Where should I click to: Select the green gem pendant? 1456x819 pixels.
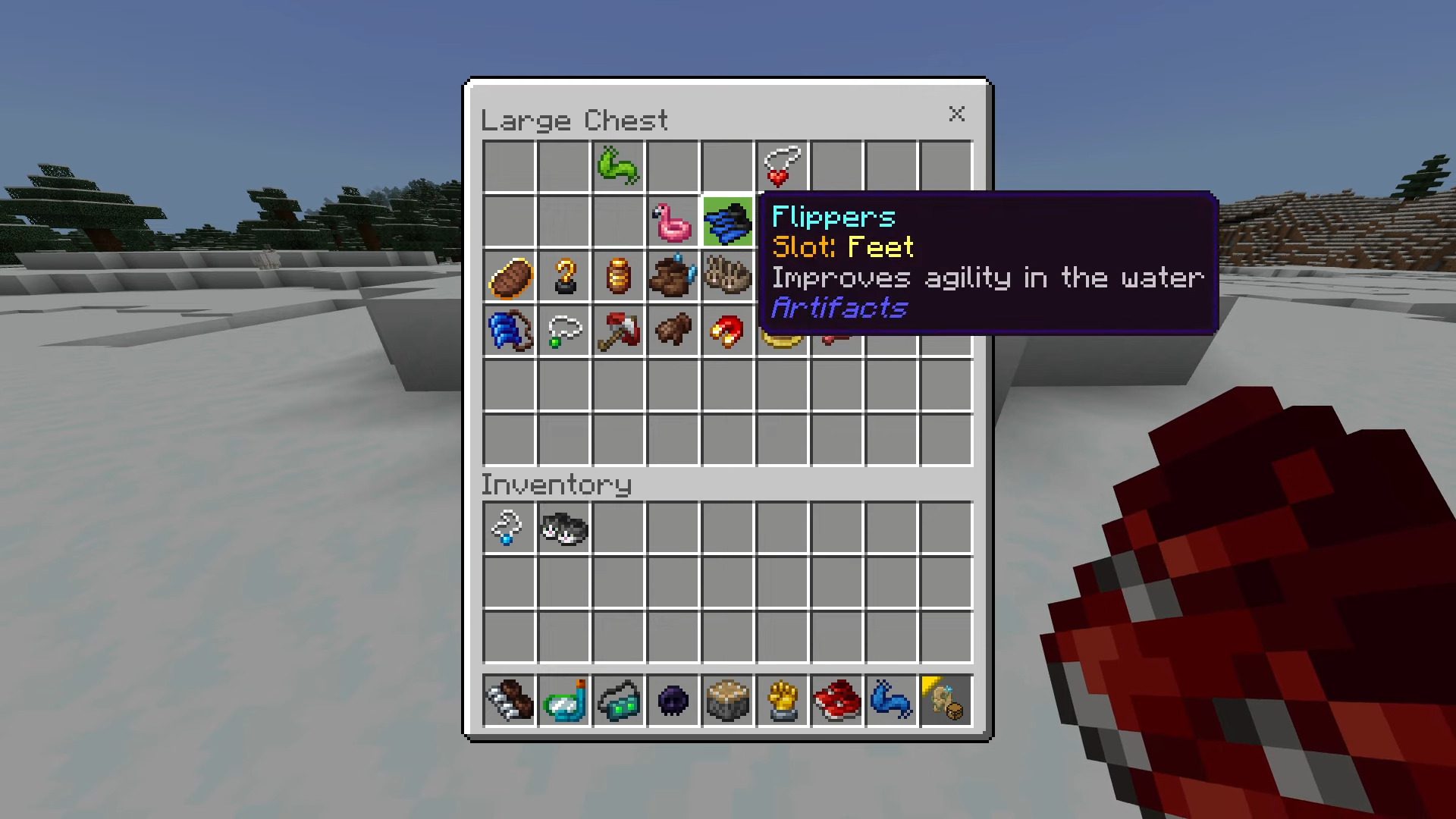tap(564, 331)
